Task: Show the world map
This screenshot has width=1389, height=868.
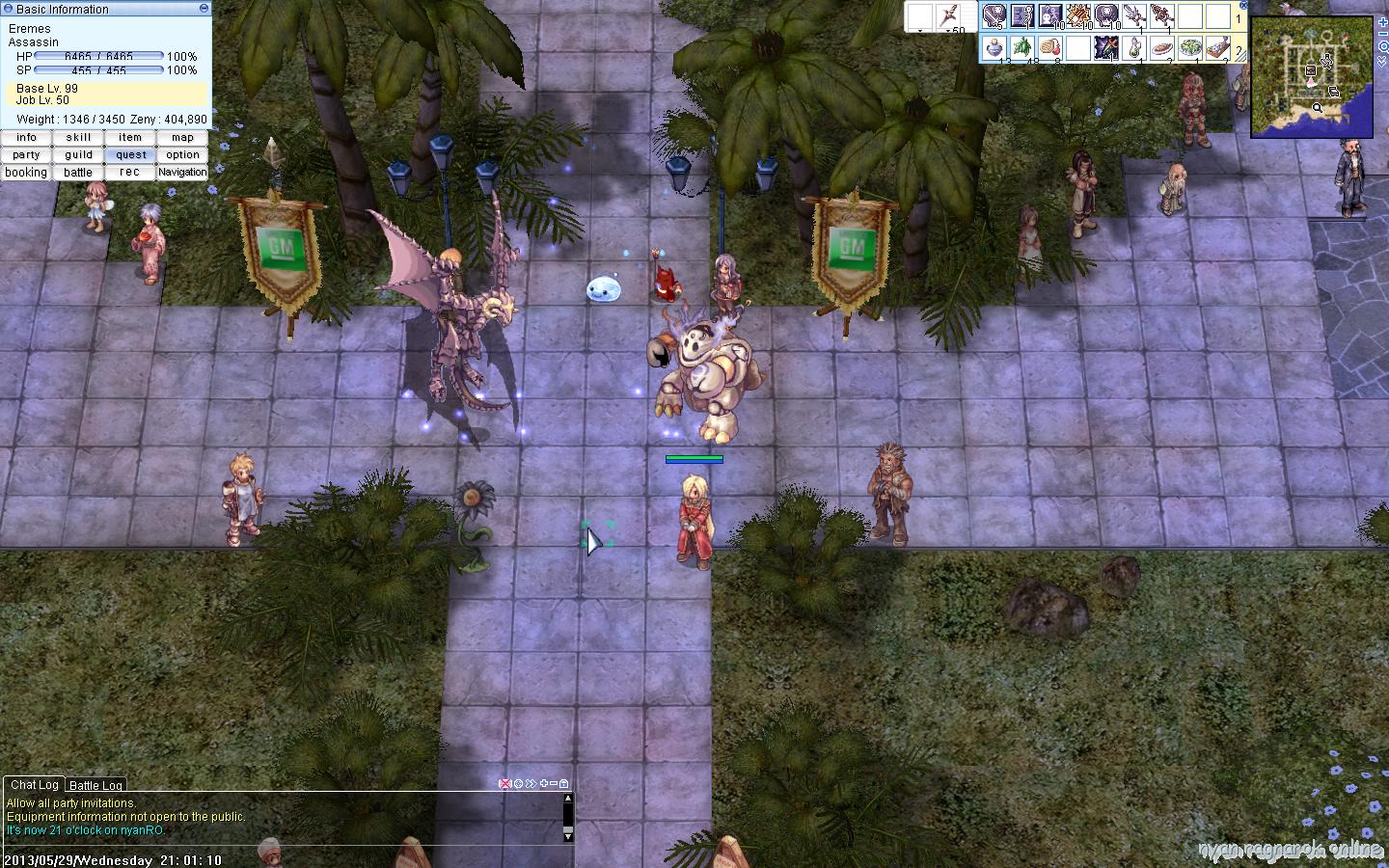Action: (182, 138)
